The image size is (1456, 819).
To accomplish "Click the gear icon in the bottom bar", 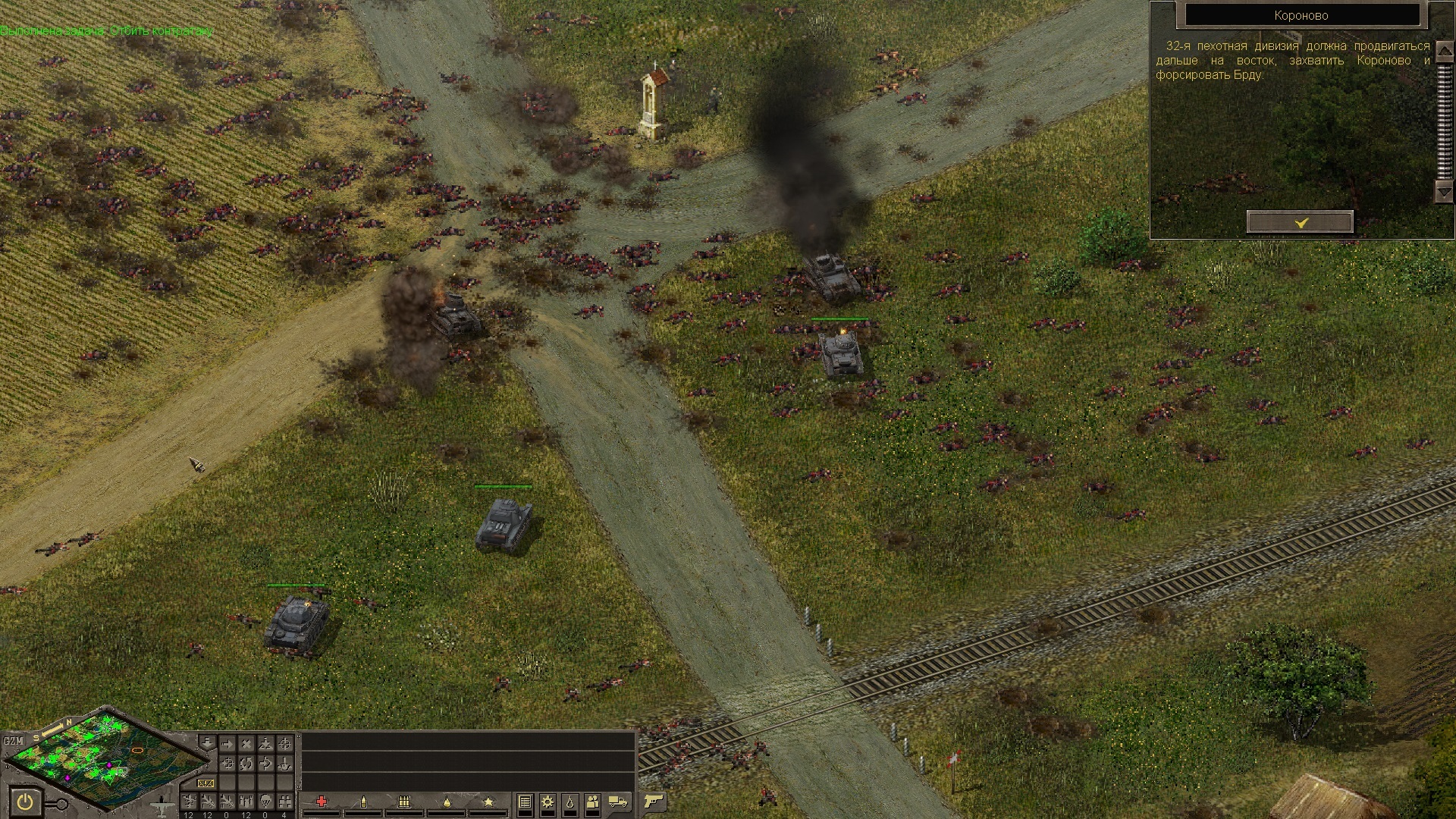I will [x=548, y=802].
